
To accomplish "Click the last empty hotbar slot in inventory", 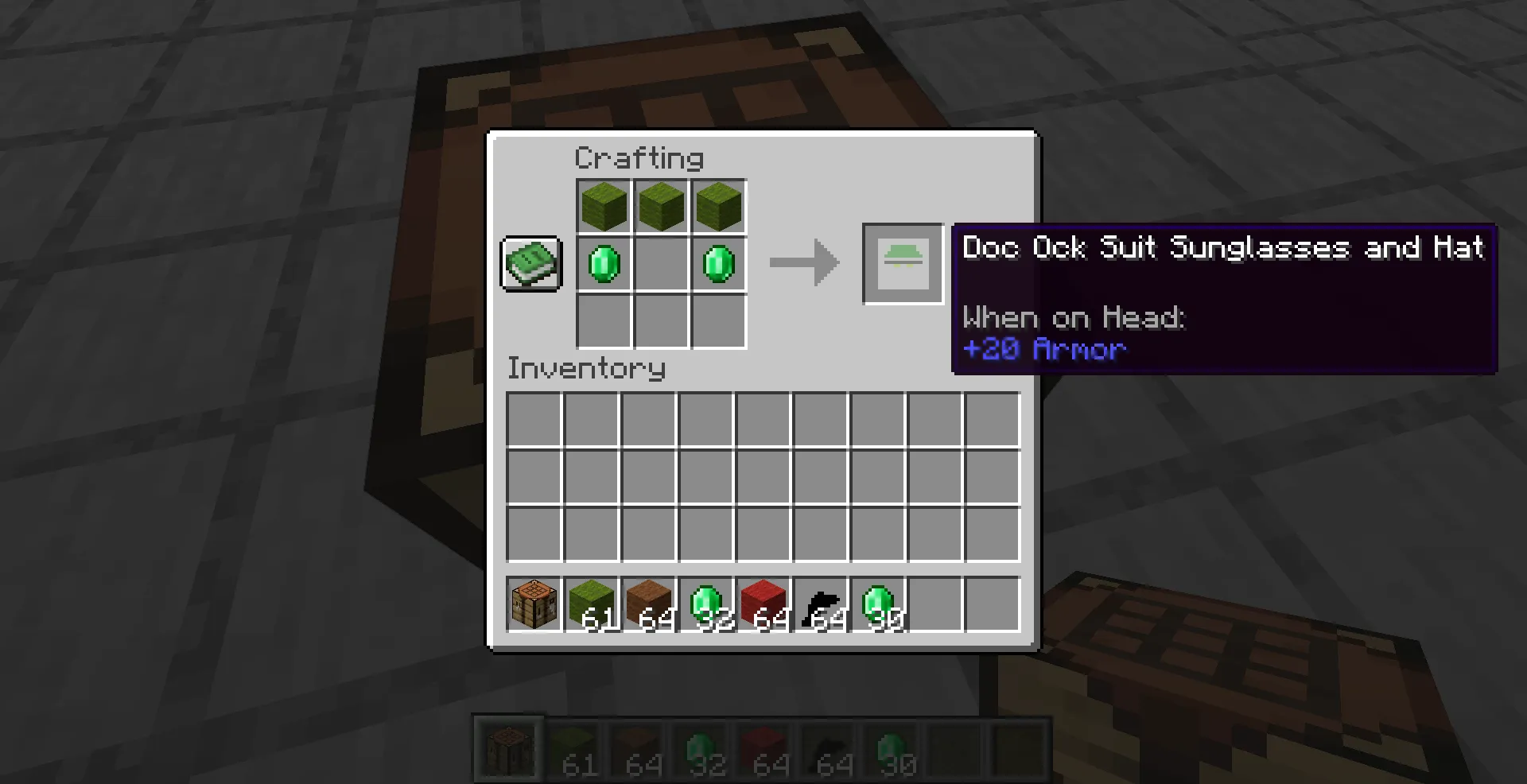I will 992,603.
